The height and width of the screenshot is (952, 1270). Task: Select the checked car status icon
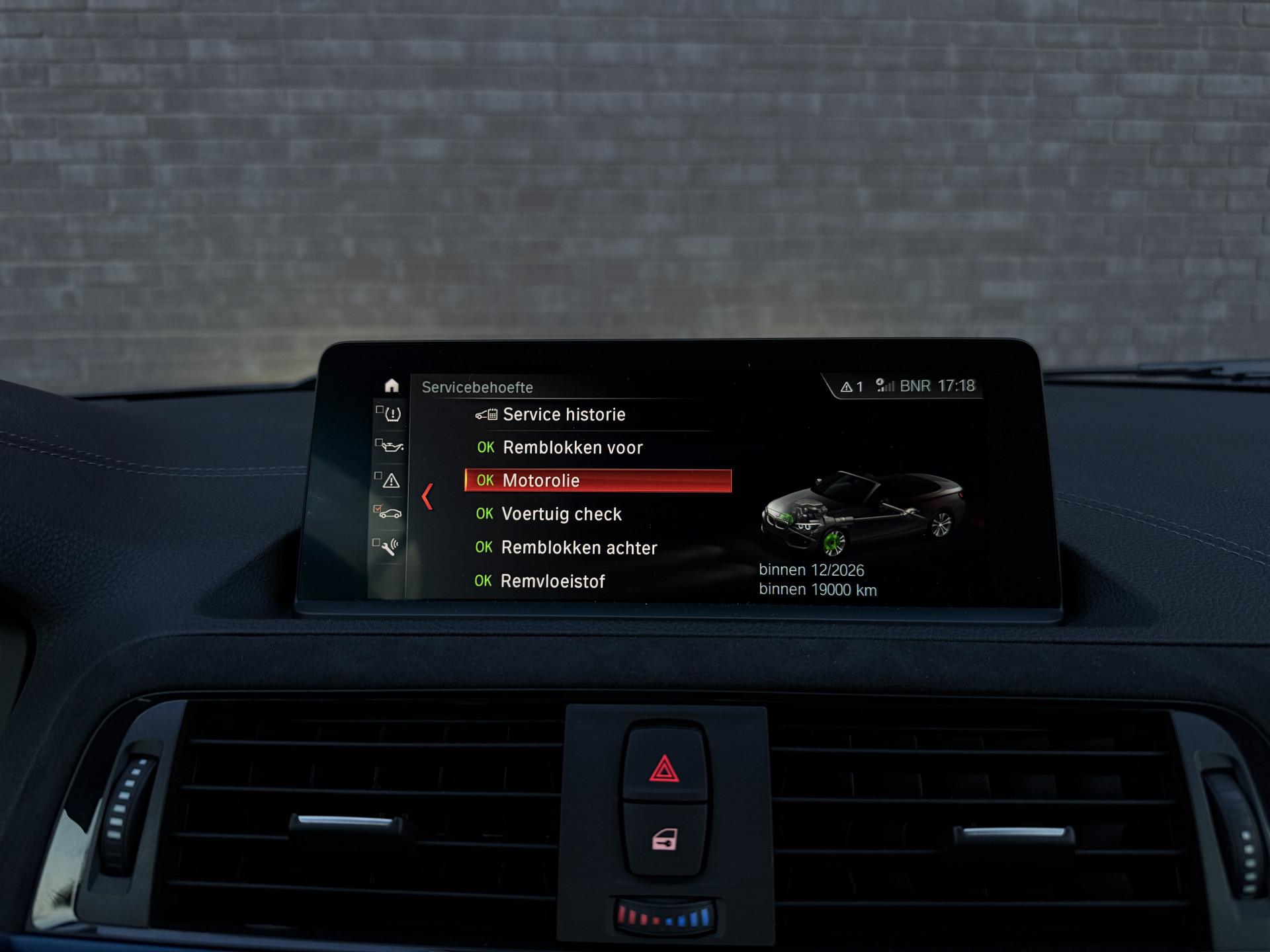[x=389, y=513]
